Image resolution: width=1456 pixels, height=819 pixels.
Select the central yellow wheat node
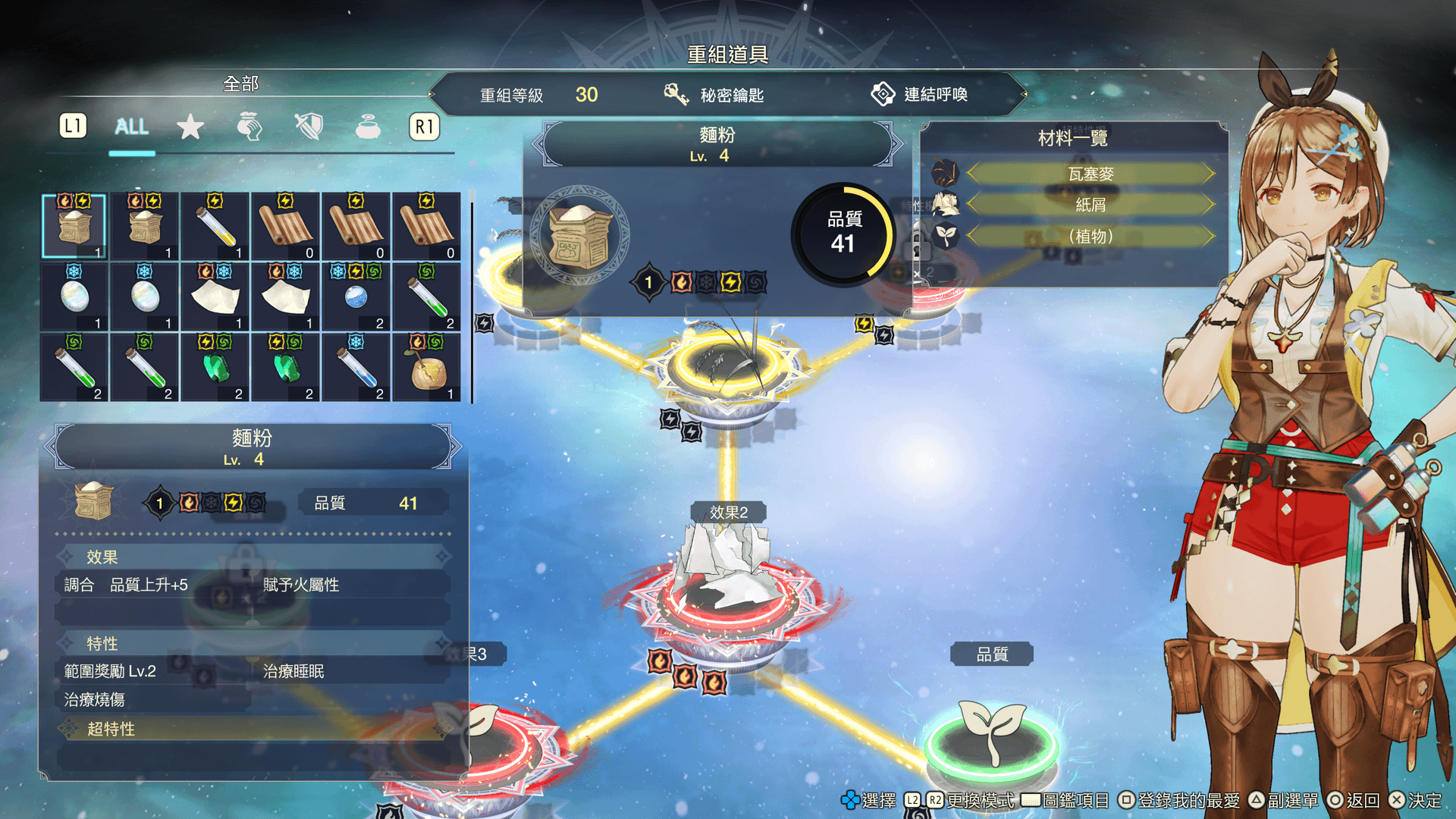(x=728, y=364)
